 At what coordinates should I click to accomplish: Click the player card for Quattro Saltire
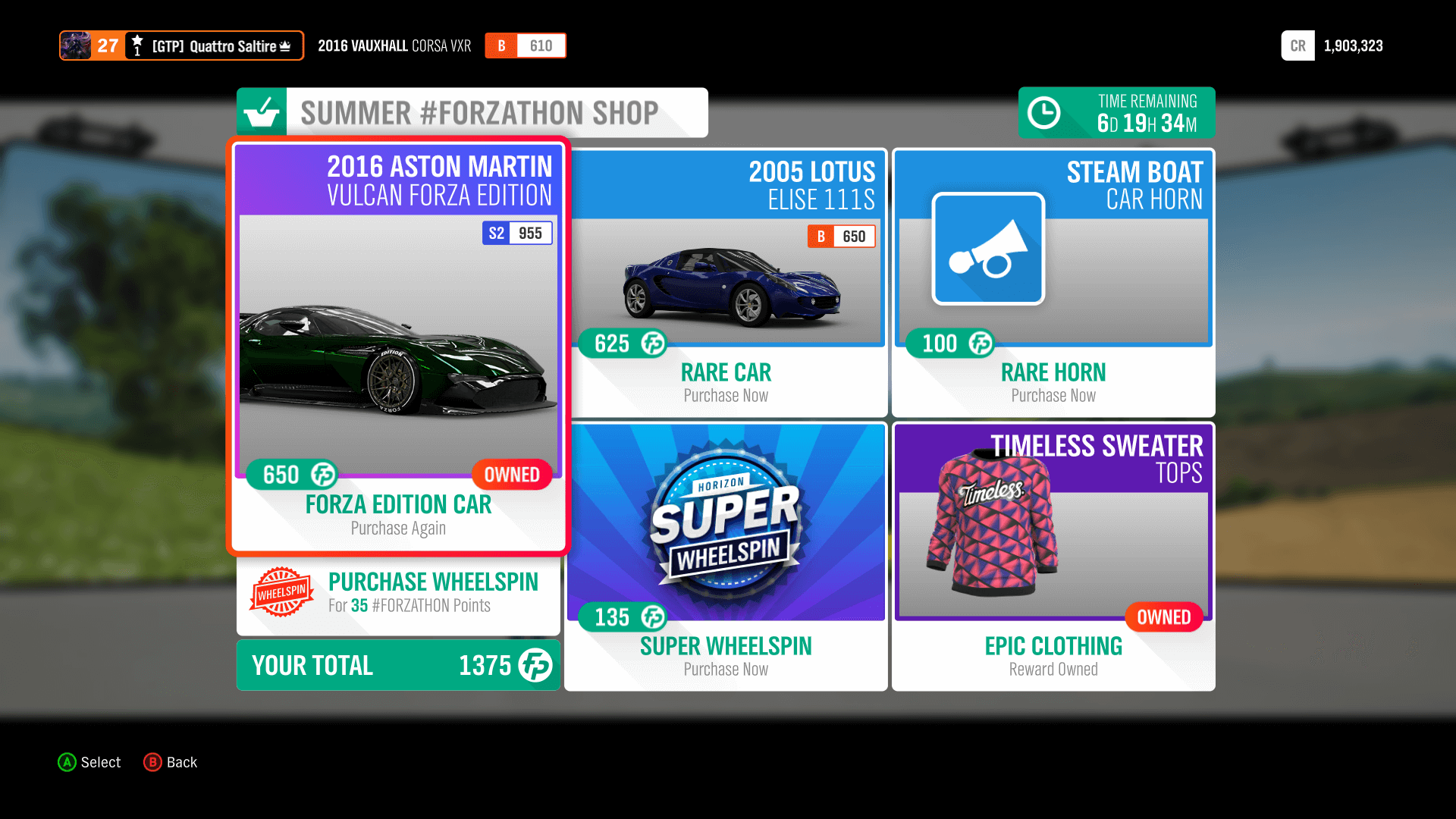coord(182,45)
